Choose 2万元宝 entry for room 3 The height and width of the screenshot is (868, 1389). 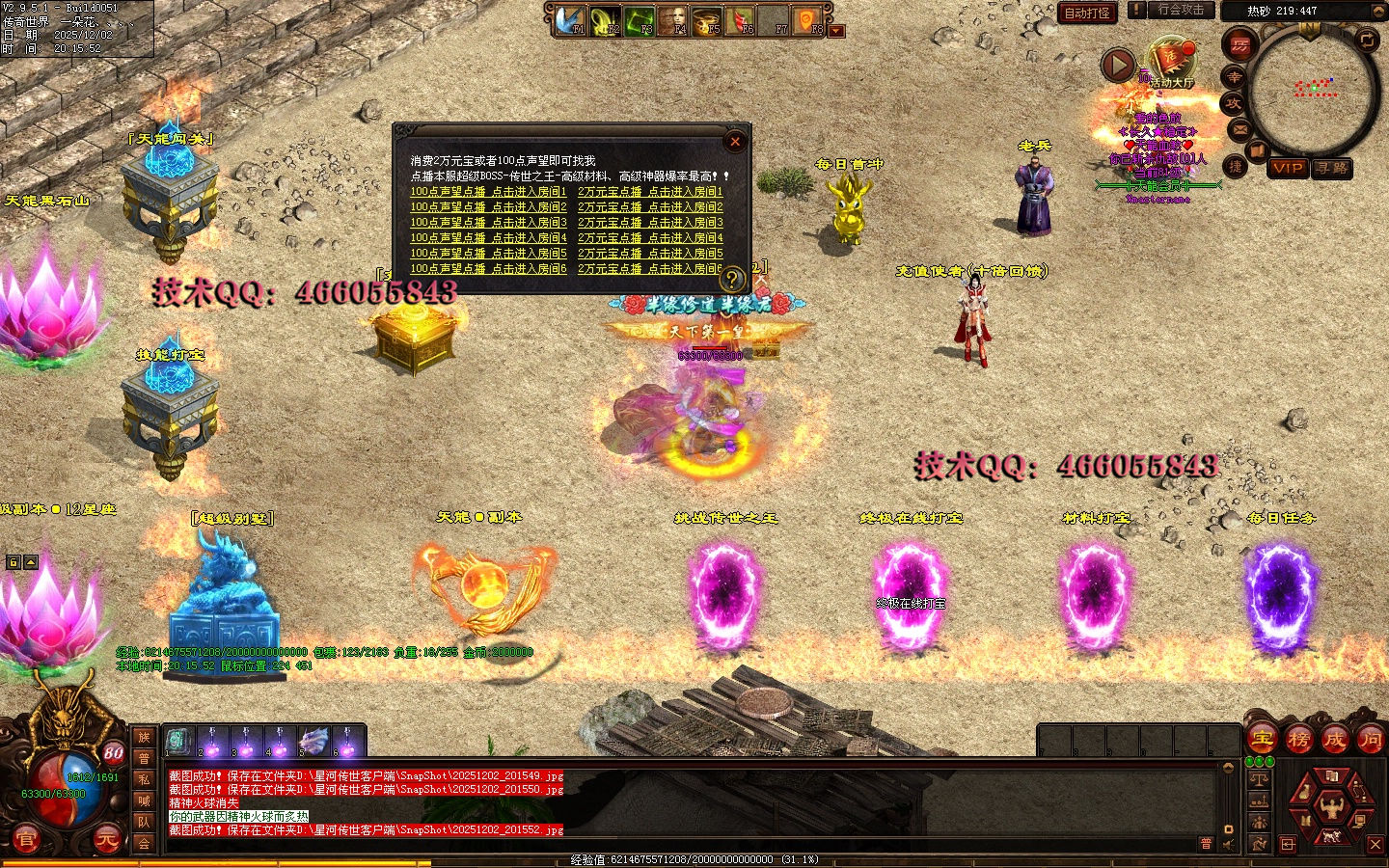pyautogui.click(x=650, y=223)
